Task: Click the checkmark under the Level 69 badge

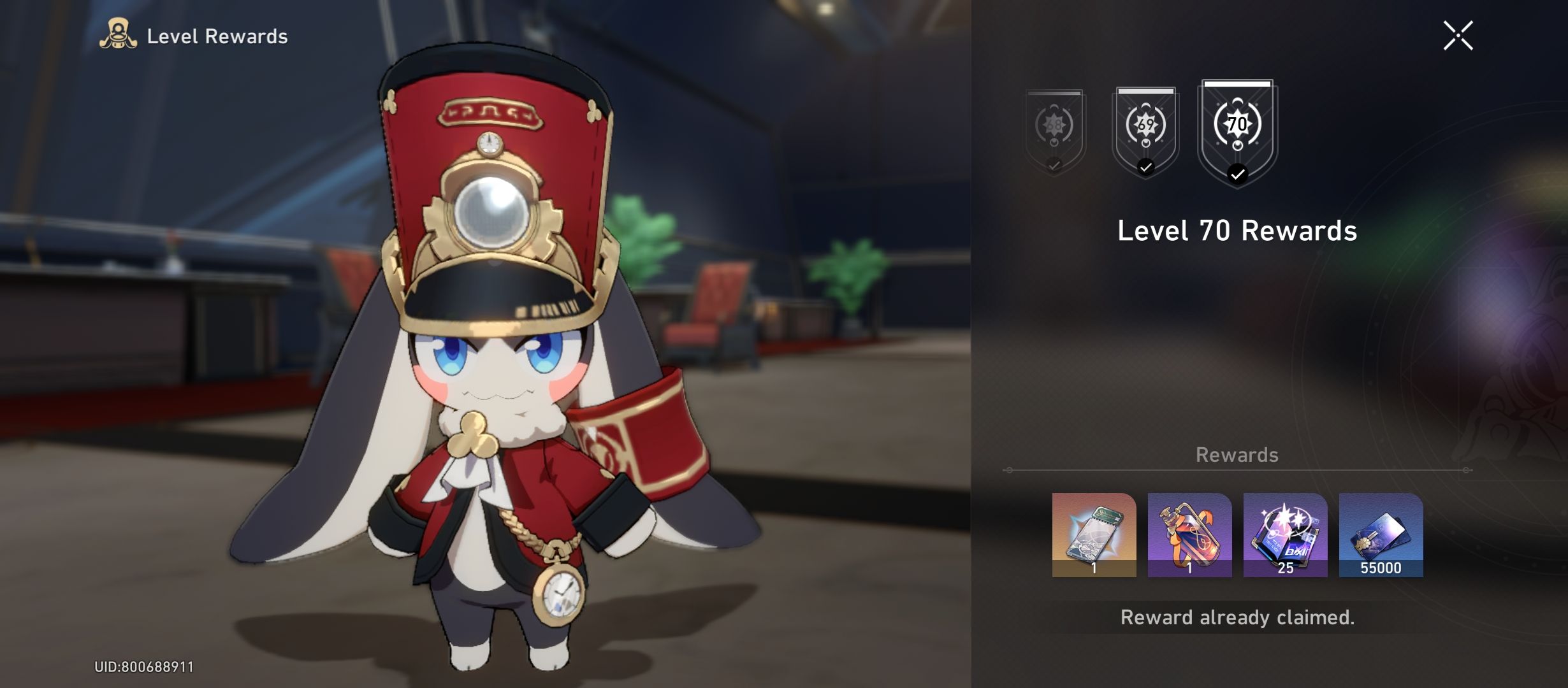Action: [x=1145, y=167]
